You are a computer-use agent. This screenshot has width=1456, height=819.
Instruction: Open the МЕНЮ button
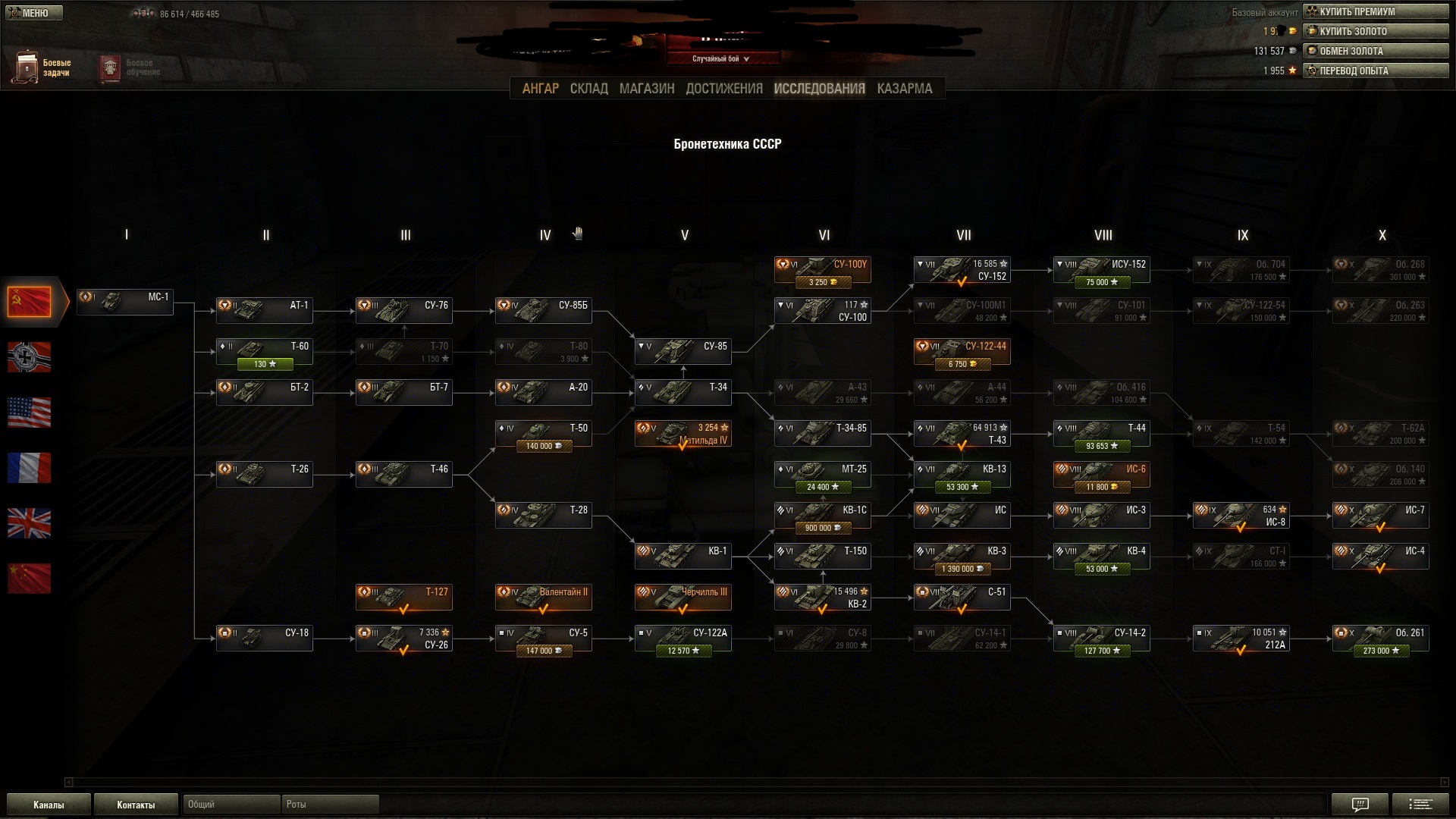(34, 13)
